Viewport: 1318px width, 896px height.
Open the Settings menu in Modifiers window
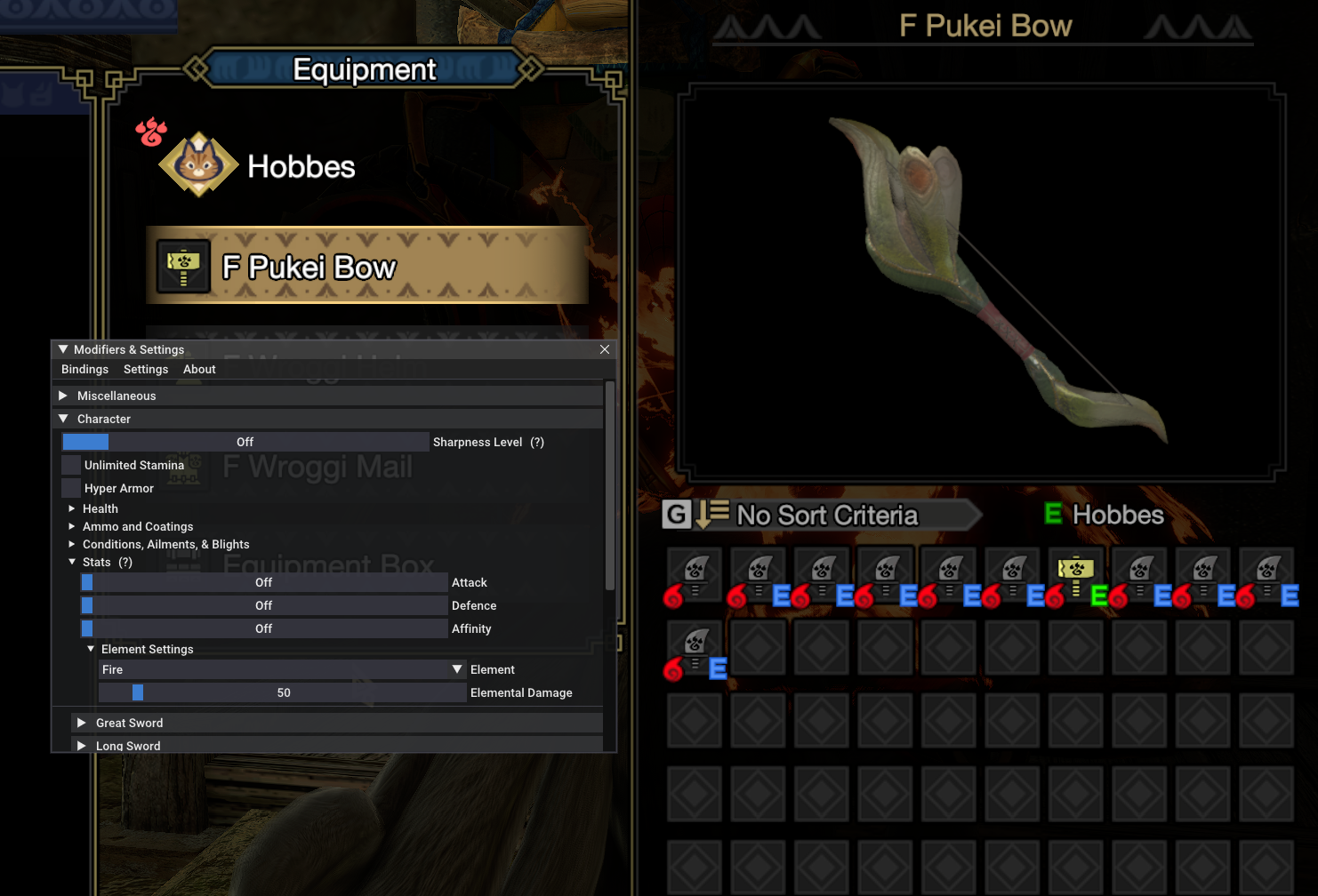click(145, 369)
